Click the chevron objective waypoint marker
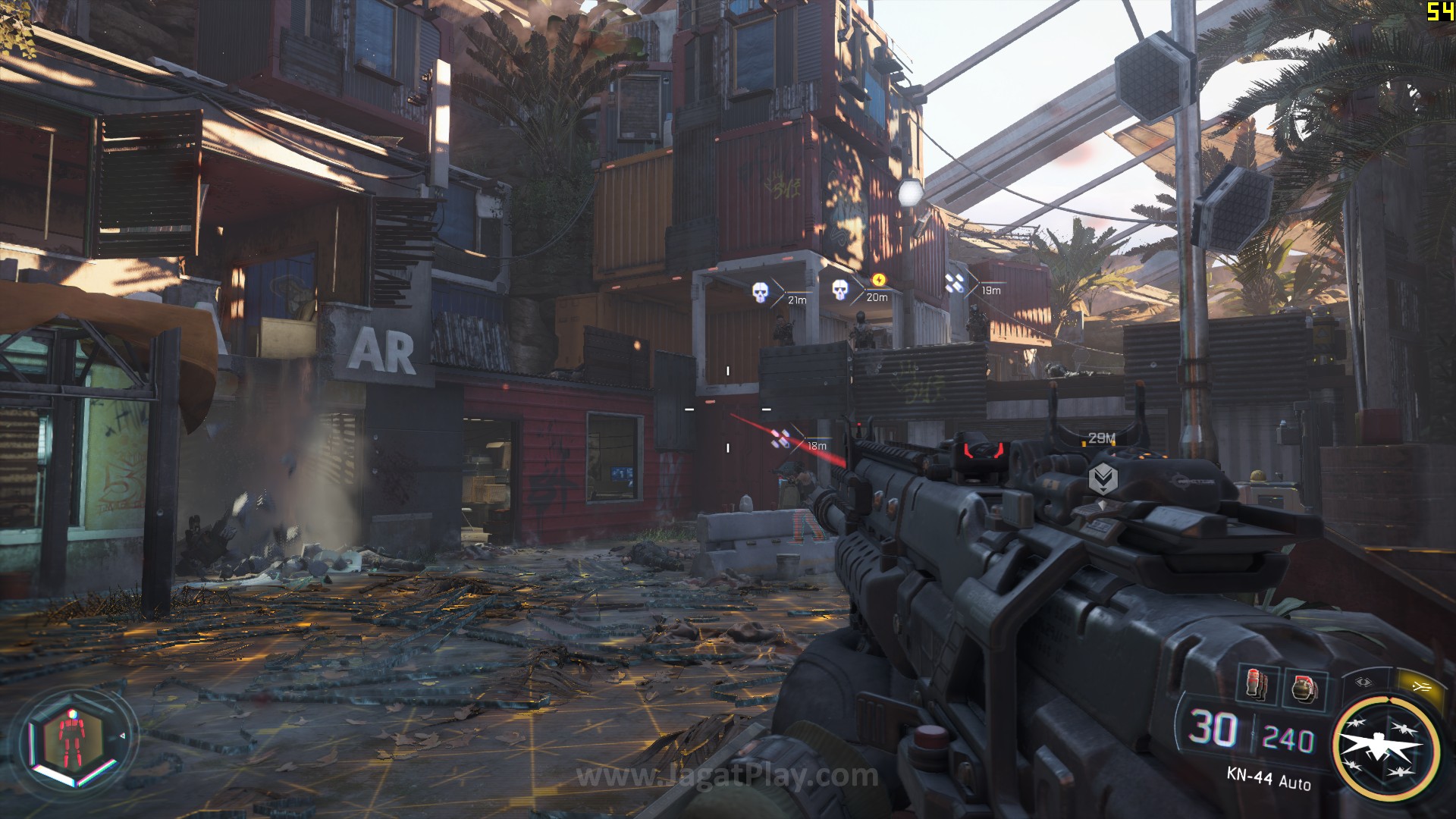The width and height of the screenshot is (1456, 819). [x=1103, y=479]
